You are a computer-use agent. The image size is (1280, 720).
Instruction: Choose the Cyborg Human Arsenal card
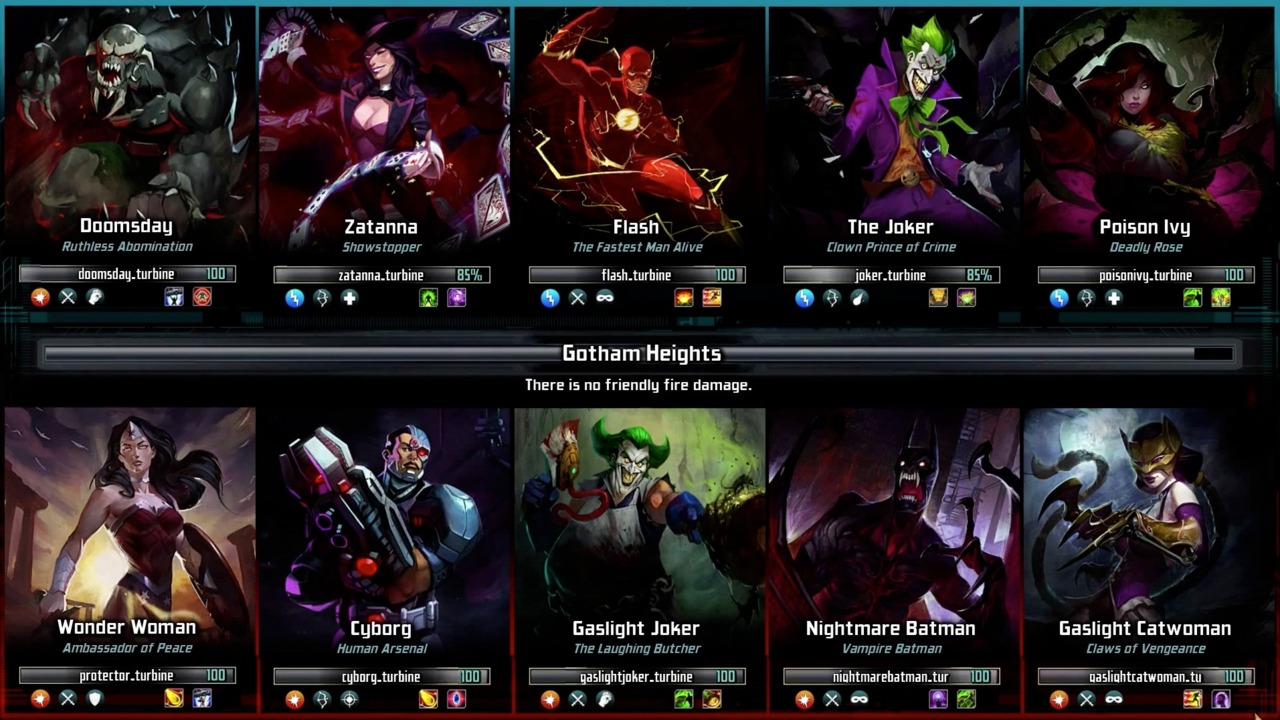[382, 520]
